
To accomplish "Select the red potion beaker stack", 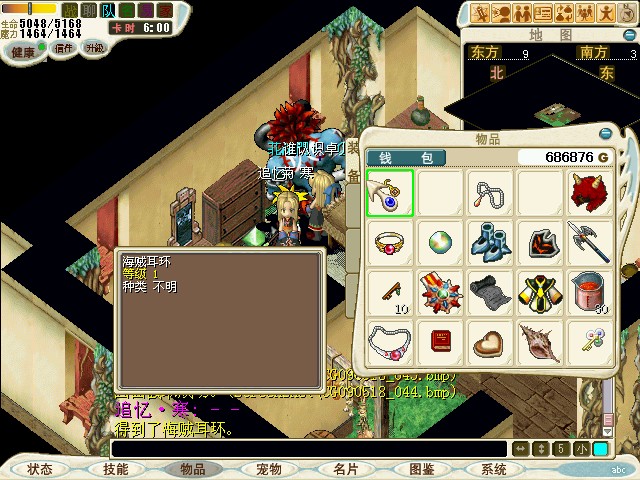I will pyautogui.click(x=590, y=293).
